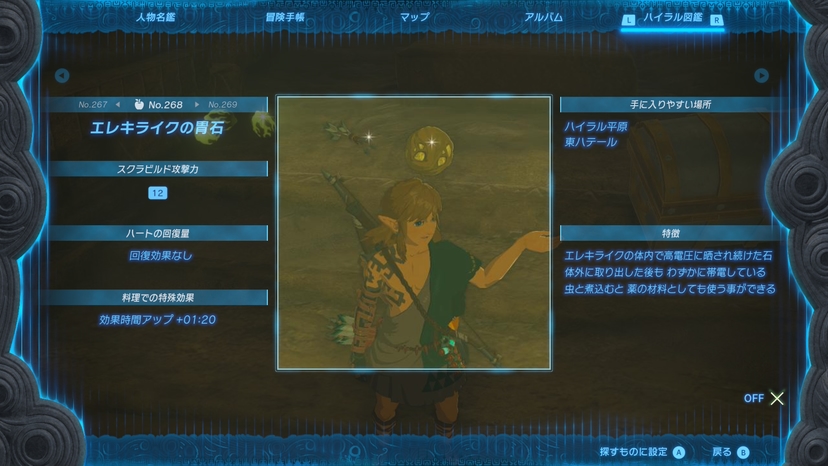Select the エレキライクの胃石 picture
Screen dimensions: 828x466
(x=414, y=232)
